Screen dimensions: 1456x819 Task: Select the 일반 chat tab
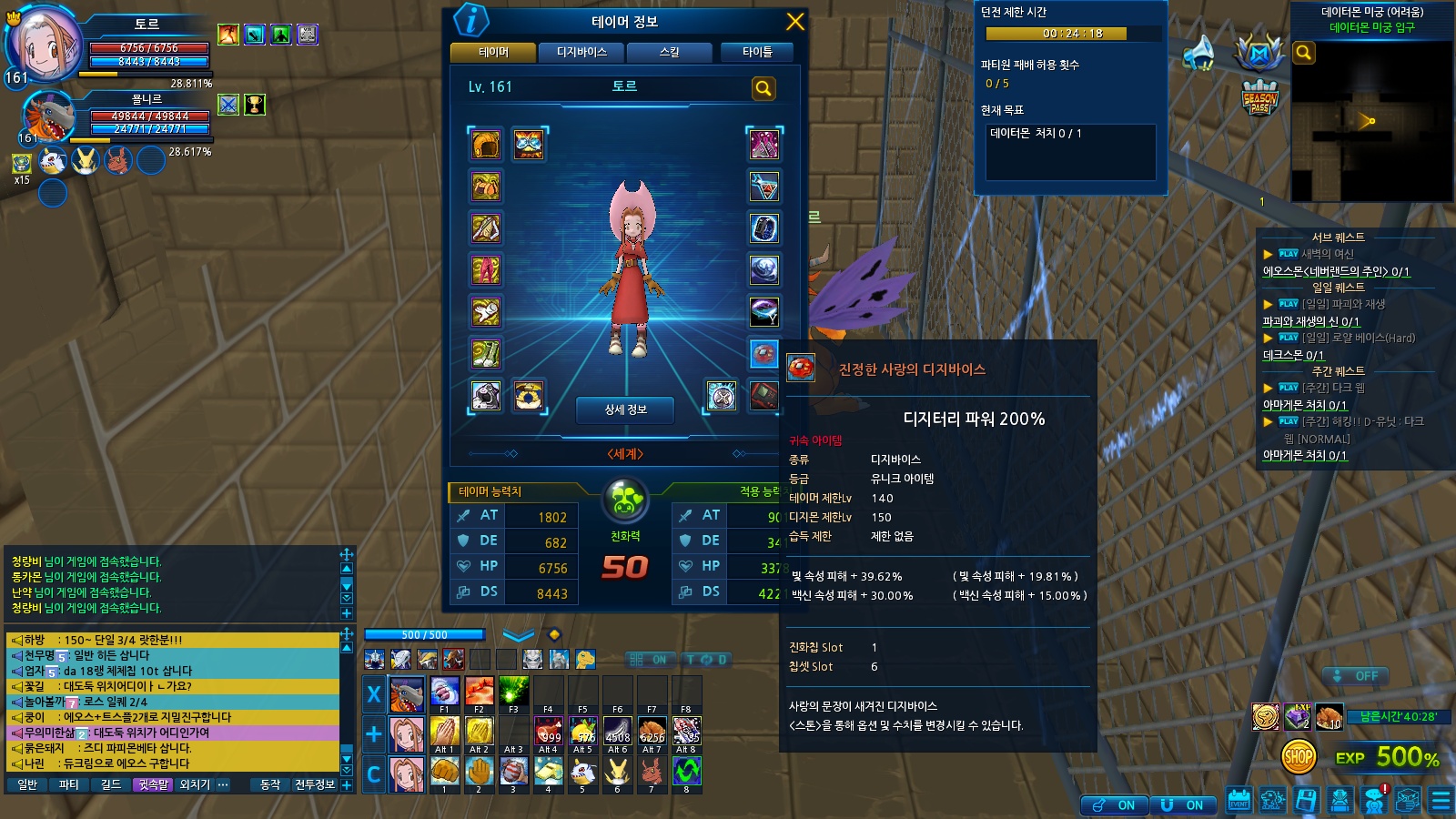click(x=27, y=784)
